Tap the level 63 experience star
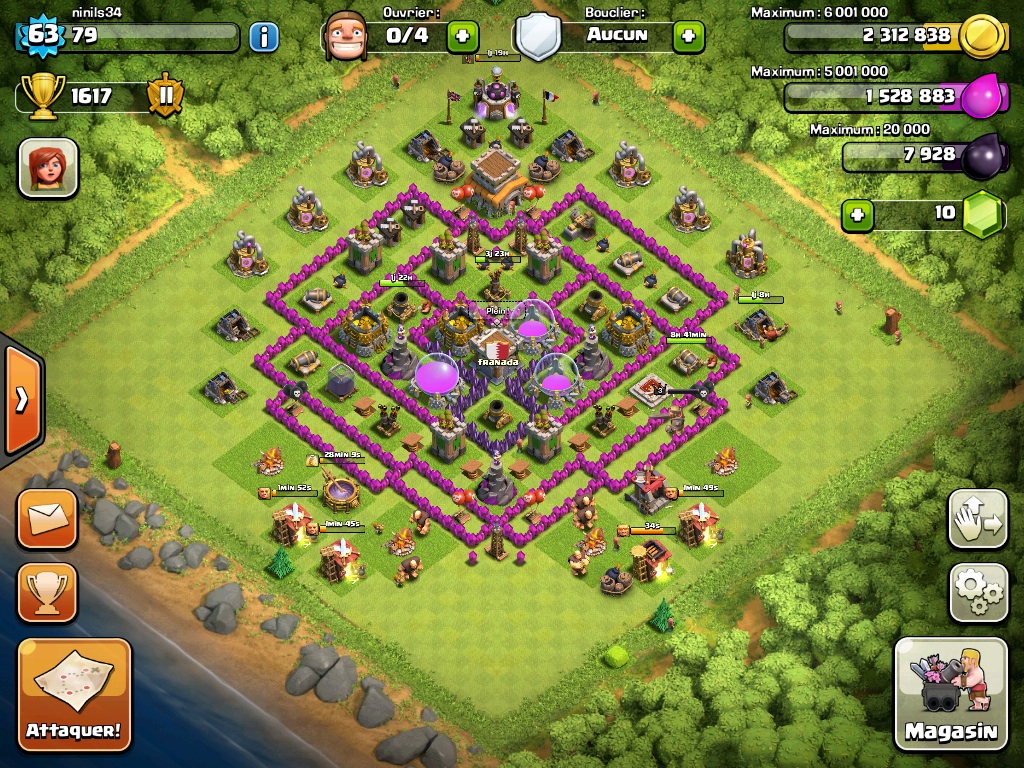Screen dimensions: 1024x768 click(42, 36)
